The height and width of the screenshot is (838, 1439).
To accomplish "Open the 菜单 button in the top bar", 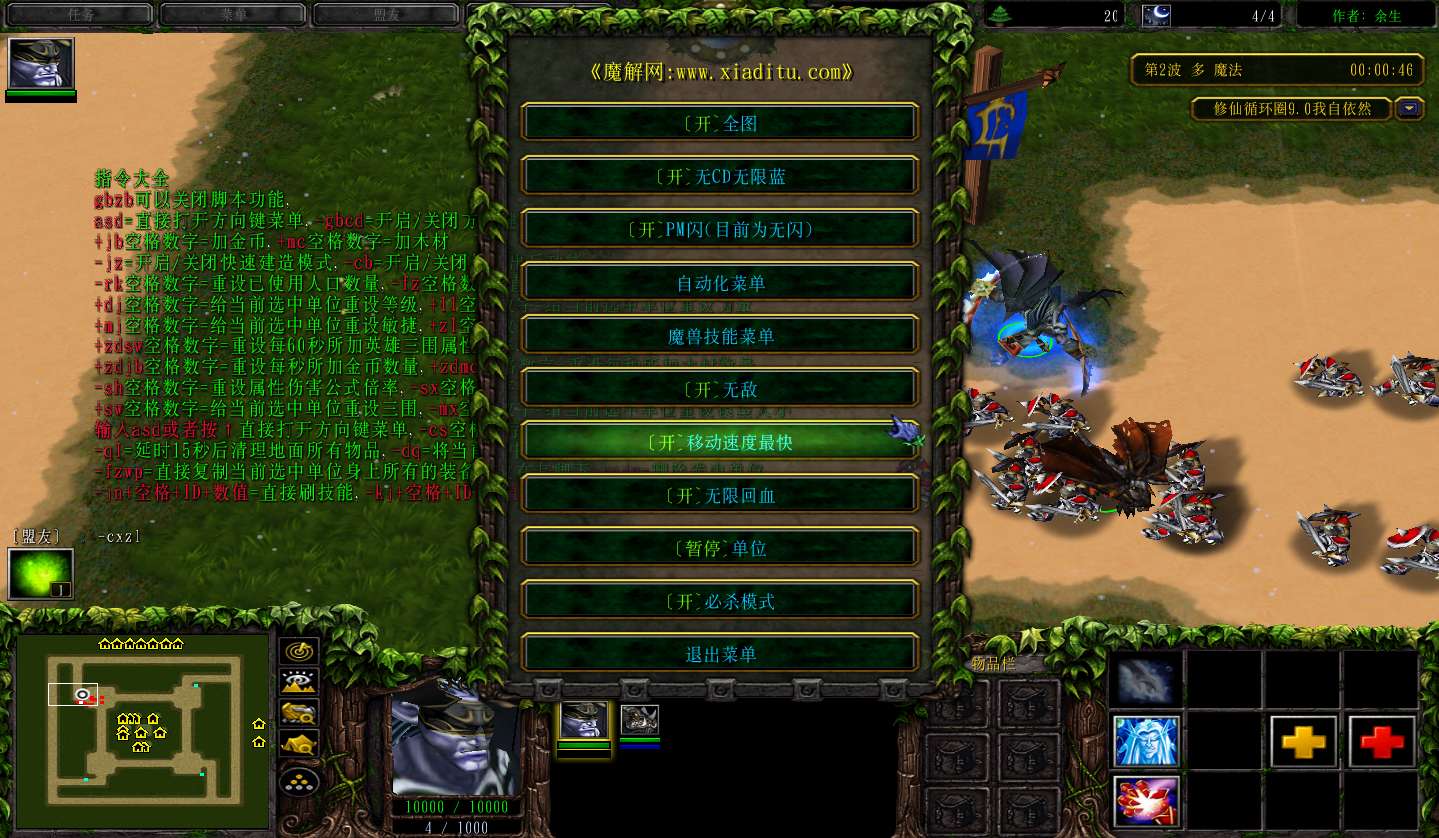I will [232, 15].
